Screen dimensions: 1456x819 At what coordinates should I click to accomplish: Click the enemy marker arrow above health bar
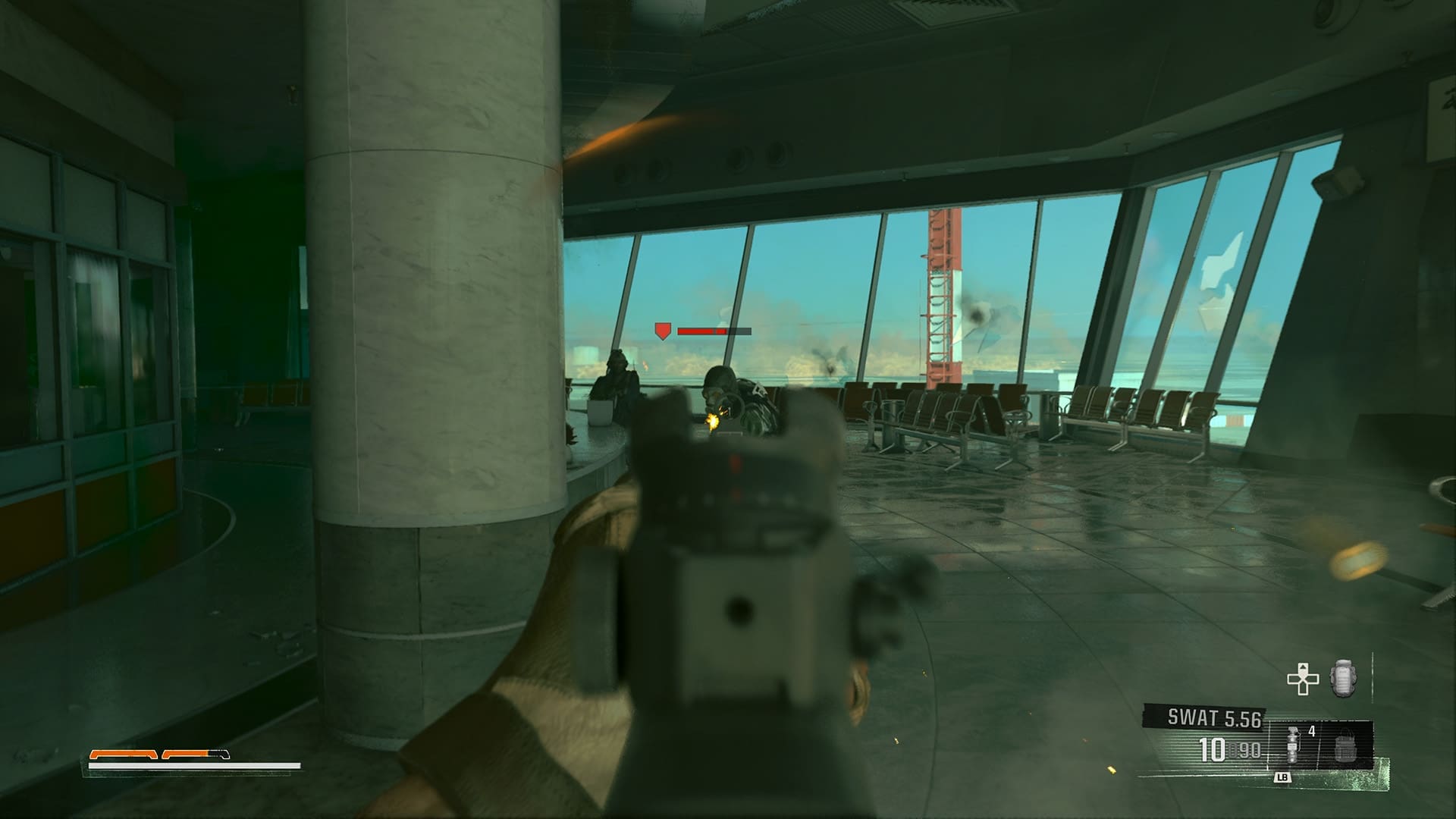[662, 331]
